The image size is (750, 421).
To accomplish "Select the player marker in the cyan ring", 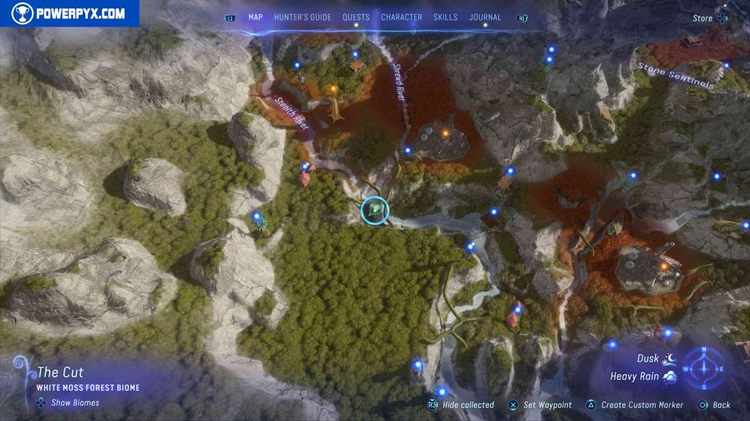I will (375, 210).
